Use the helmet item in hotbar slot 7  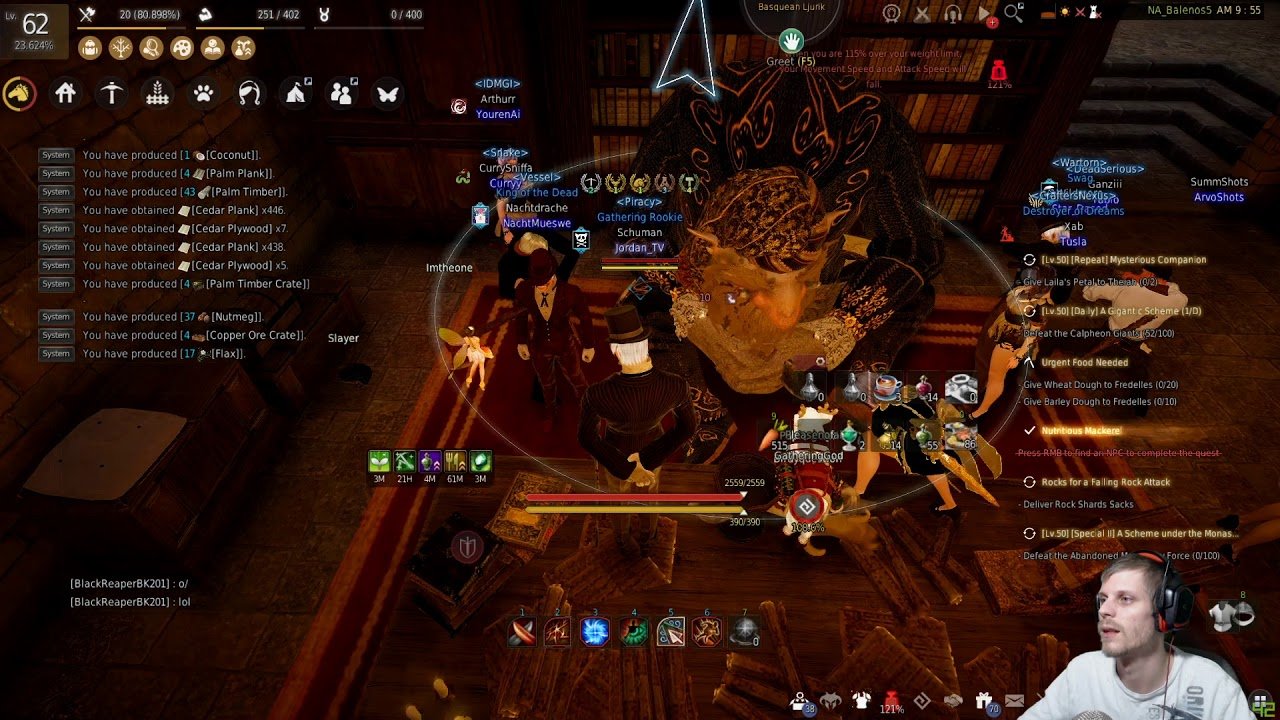(744, 632)
